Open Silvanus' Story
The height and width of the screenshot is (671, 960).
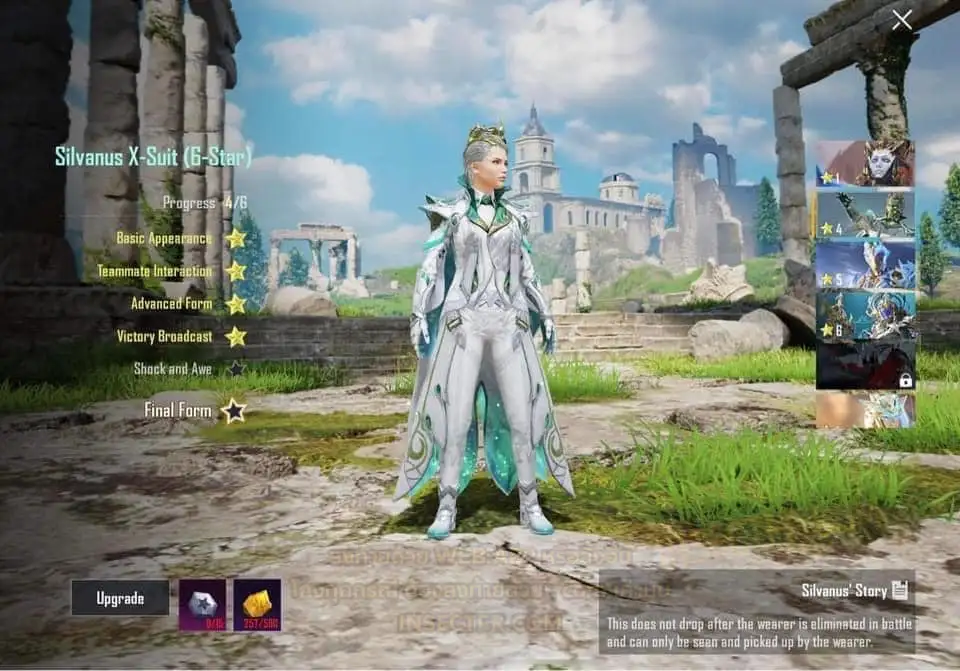click(854, 590)
